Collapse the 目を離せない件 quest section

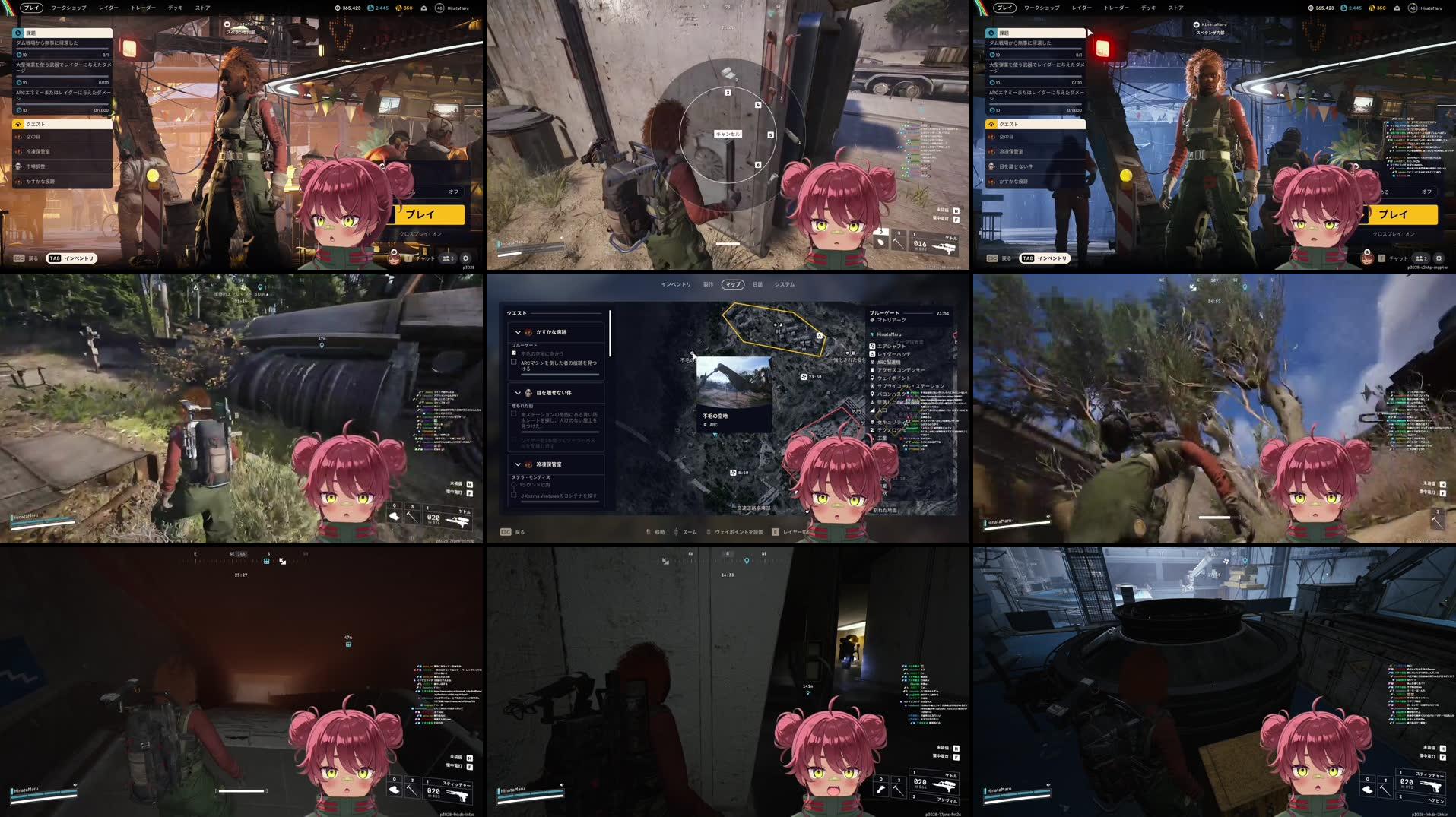(518, 393)
